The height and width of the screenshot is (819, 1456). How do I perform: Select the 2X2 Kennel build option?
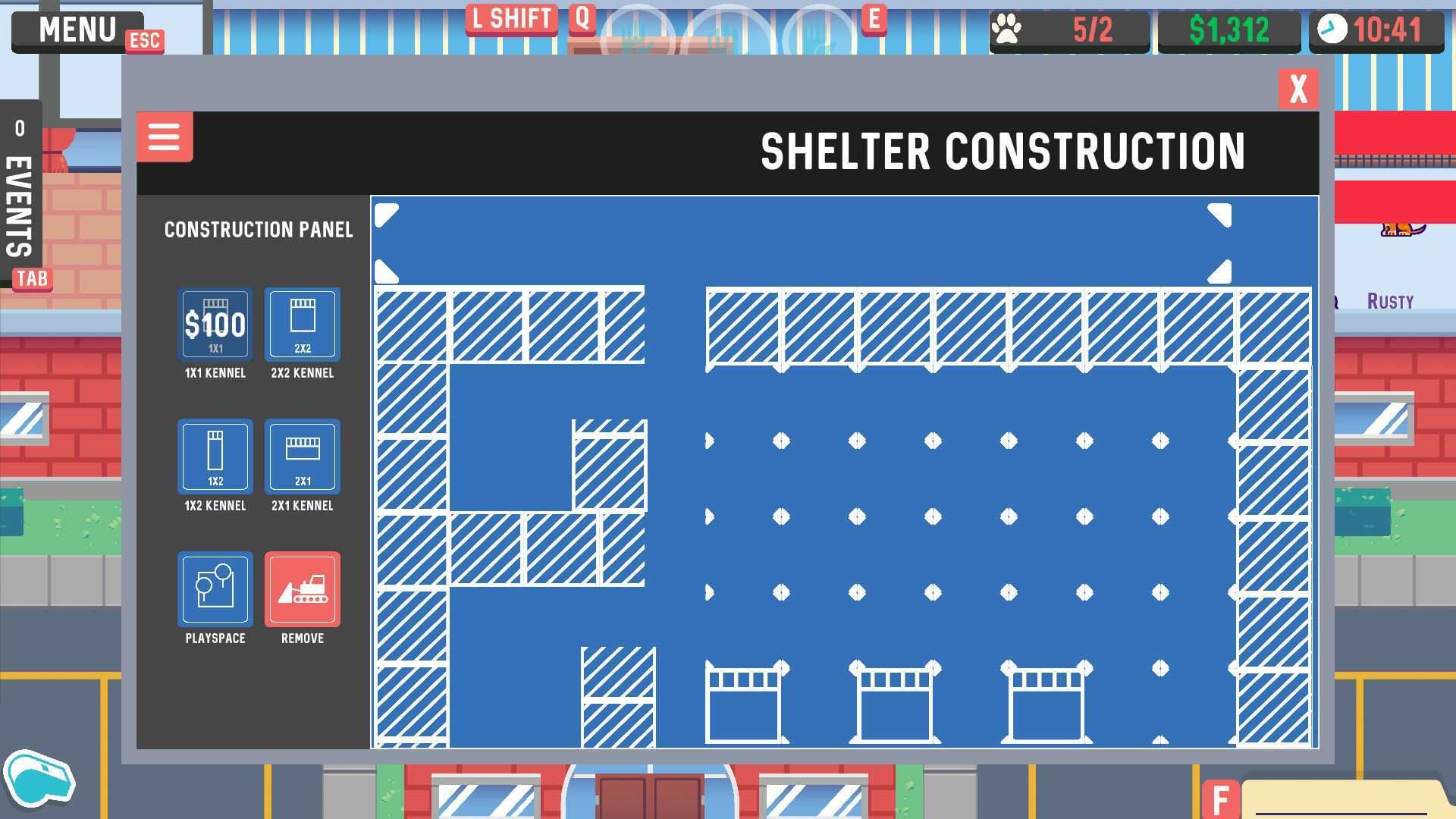(x=302, y=325)
